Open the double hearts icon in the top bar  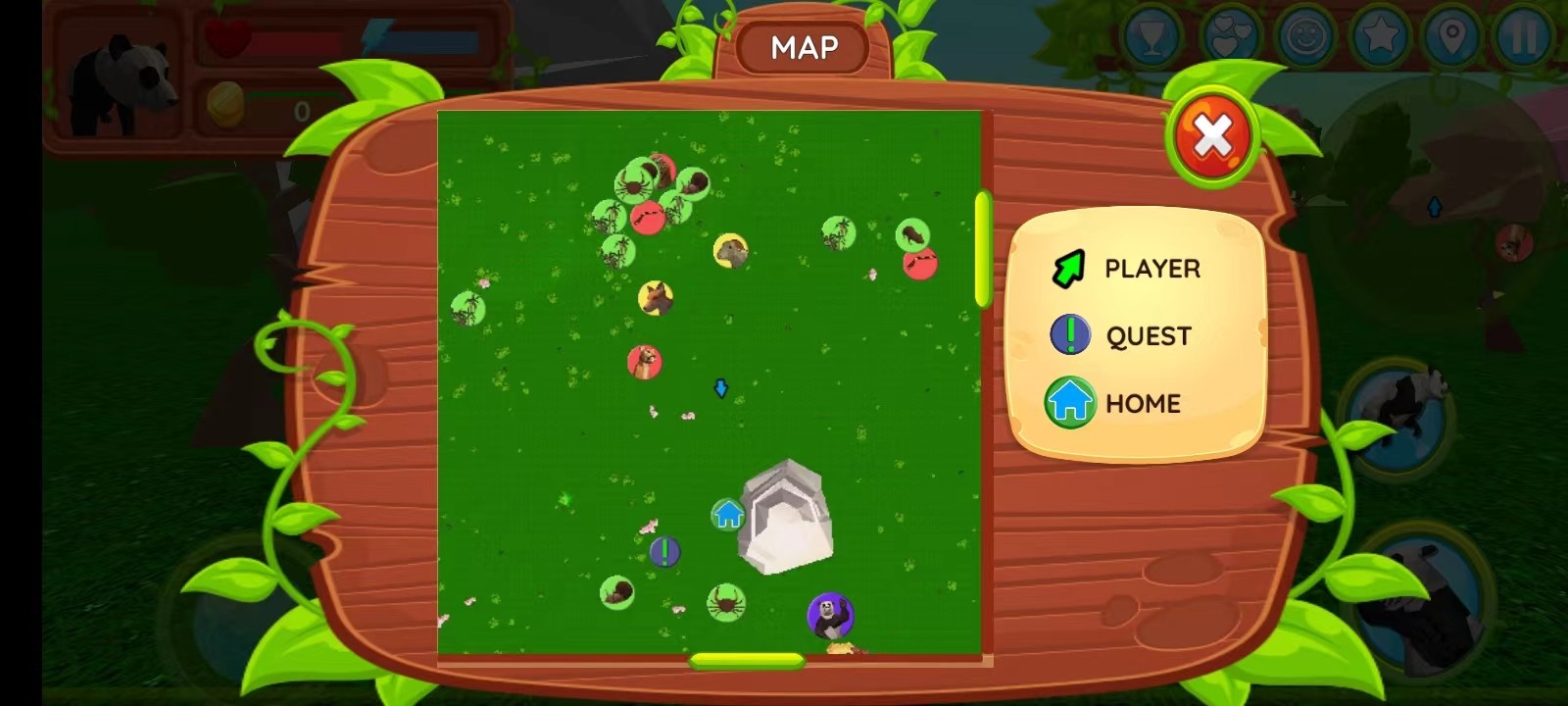coord(1230,37)
